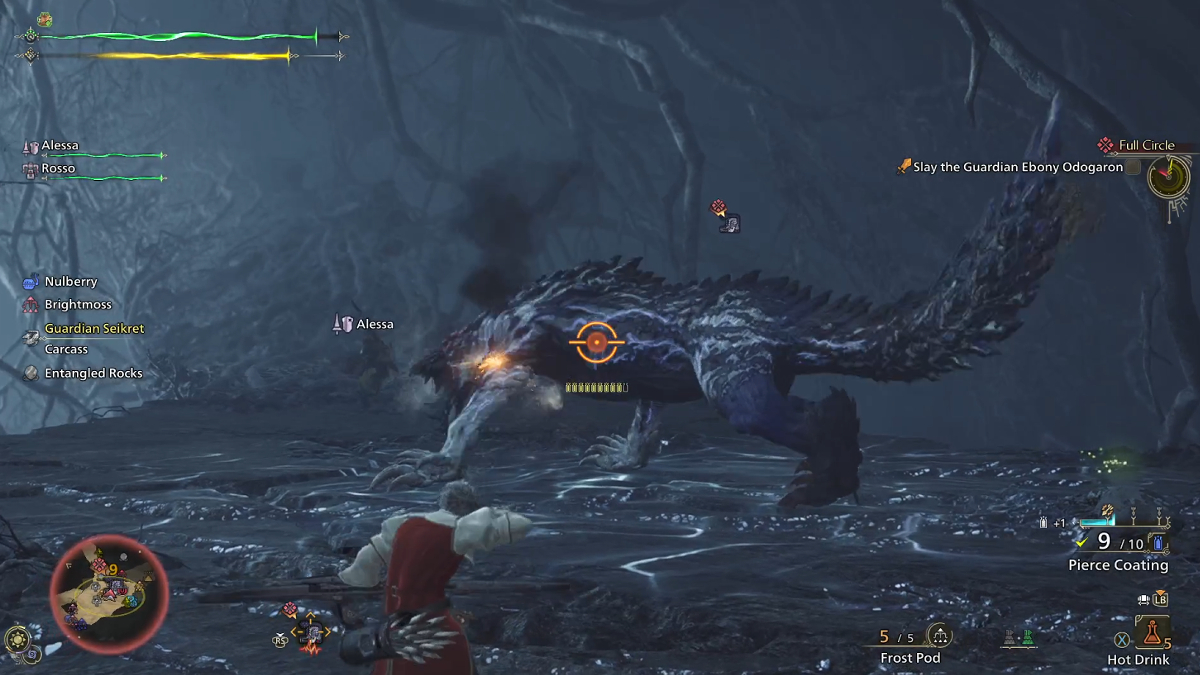Select Nulberry in the nearby list

point(70,282)
